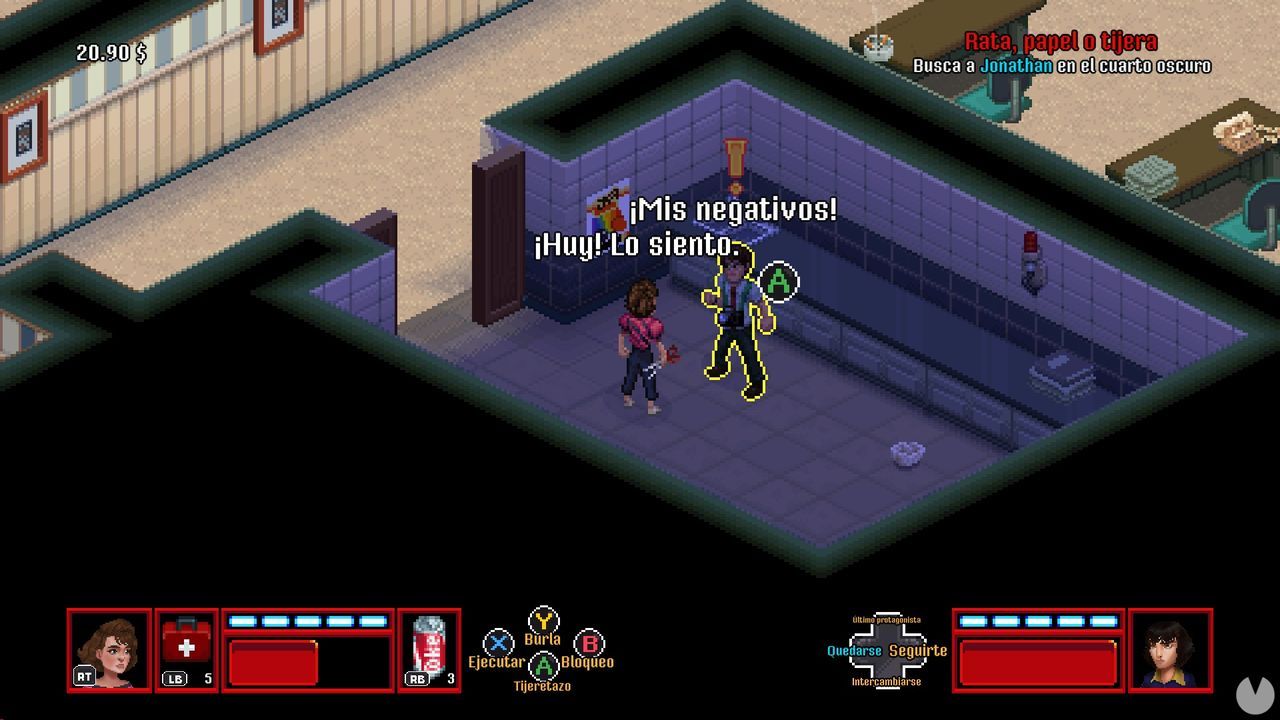
Task: Click Jonathan's character portrait
Action: pyautogui.click(x=1172, y=651)
